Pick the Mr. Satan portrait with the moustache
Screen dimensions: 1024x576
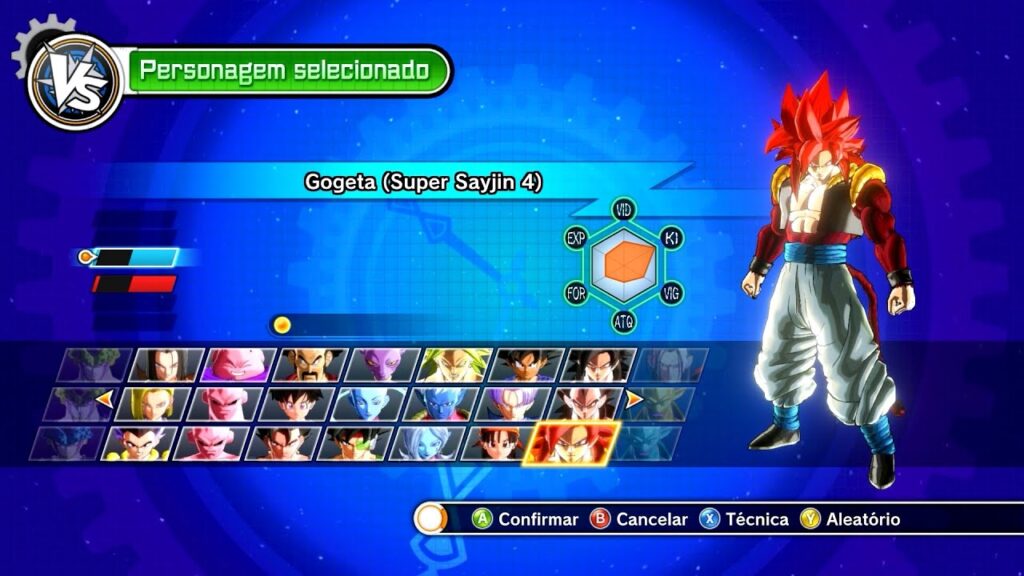click(312, 365)
